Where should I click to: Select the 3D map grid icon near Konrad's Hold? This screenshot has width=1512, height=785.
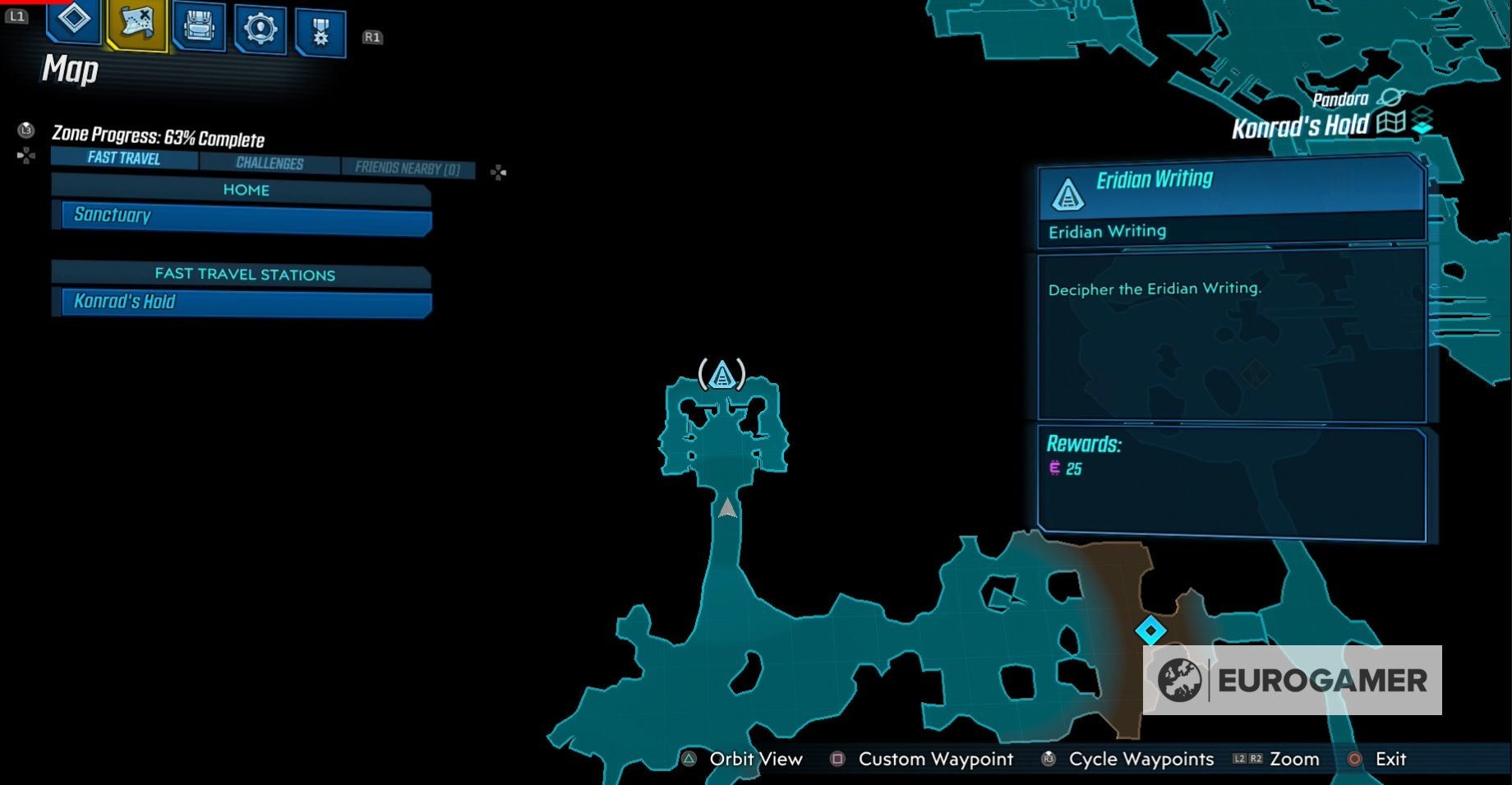1393,122
